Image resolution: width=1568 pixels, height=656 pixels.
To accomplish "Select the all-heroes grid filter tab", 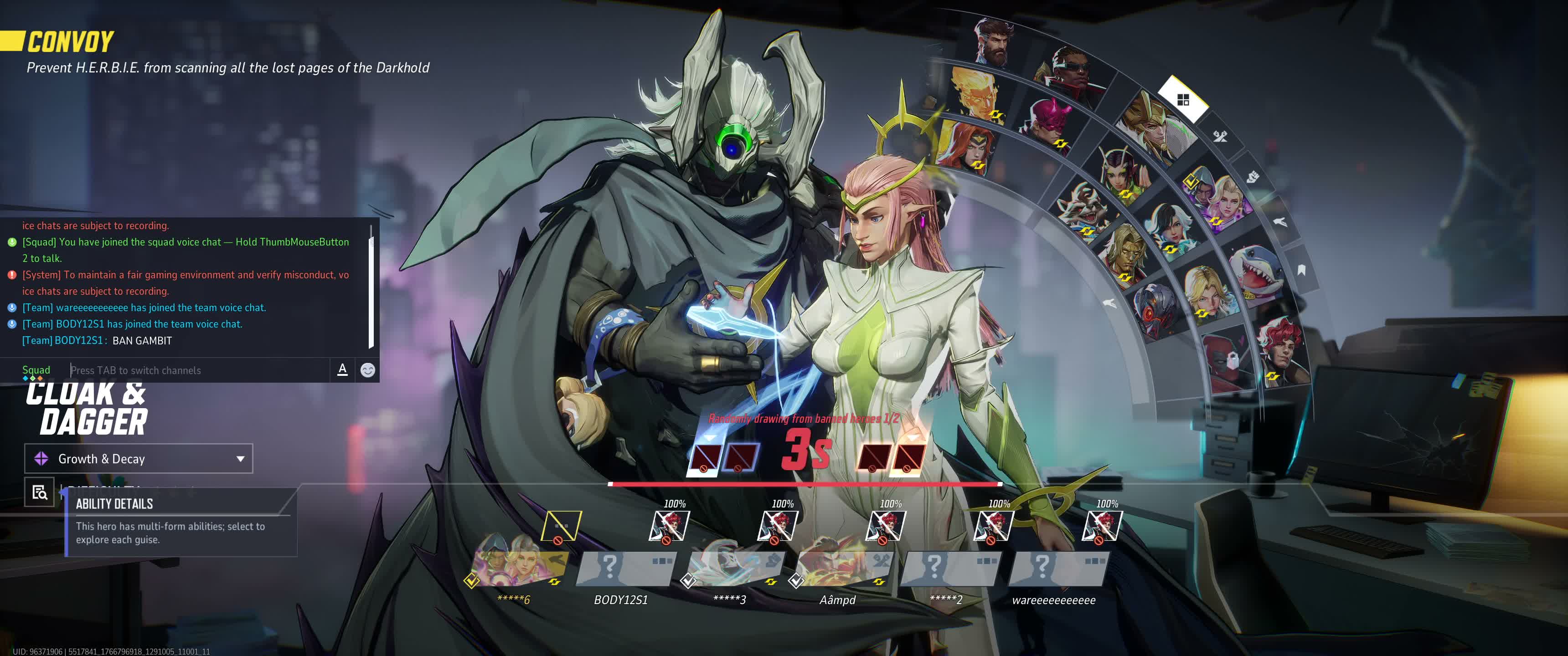I will tap(1183, 100).
